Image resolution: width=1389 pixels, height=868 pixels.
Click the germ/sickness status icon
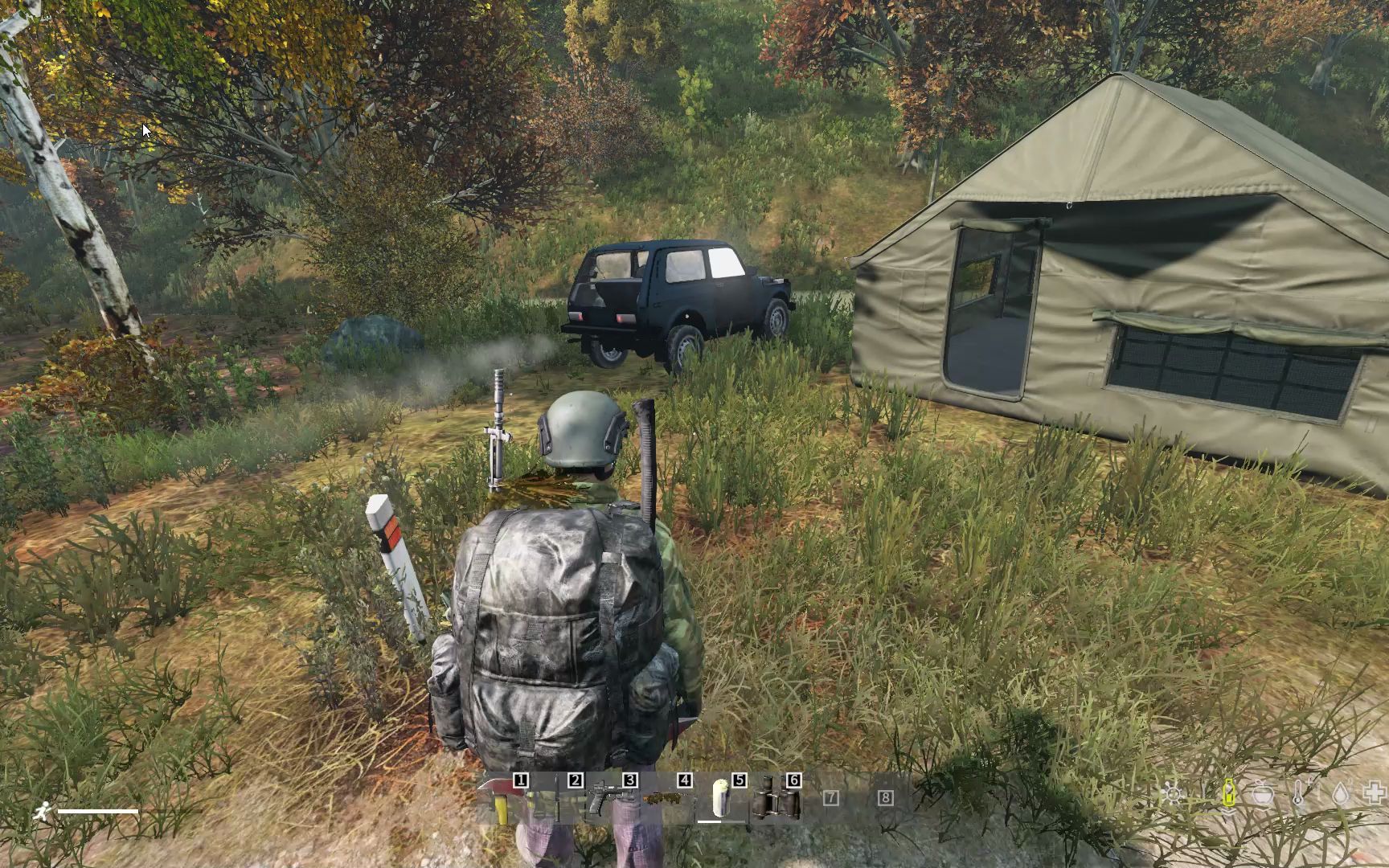(1173, 794)
